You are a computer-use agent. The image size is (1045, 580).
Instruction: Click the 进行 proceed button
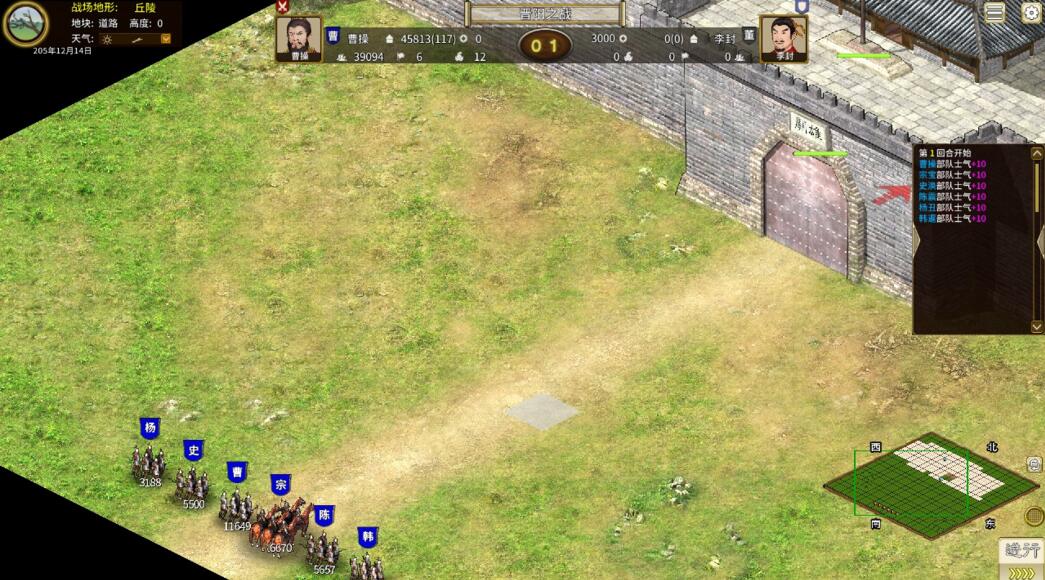(1022, 550)
